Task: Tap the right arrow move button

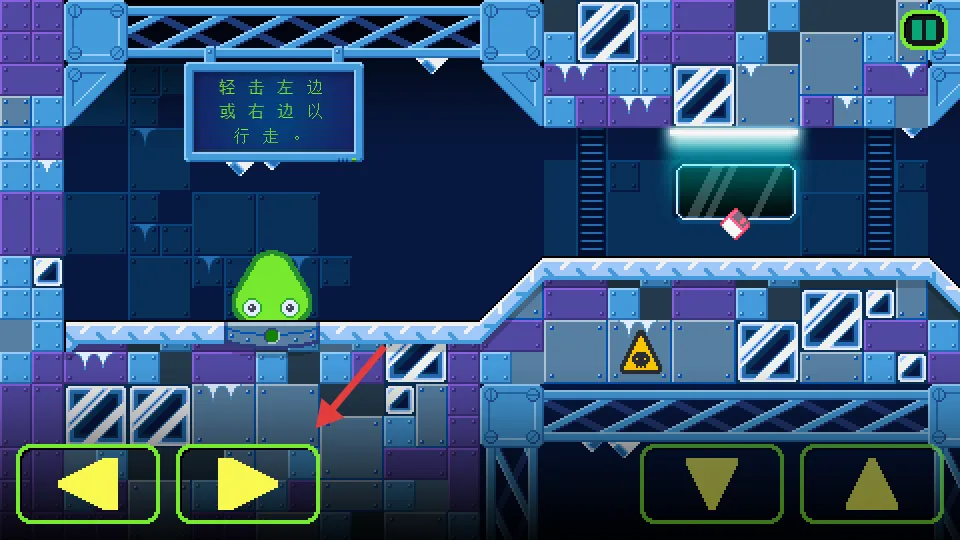Action: click(248, 484)
